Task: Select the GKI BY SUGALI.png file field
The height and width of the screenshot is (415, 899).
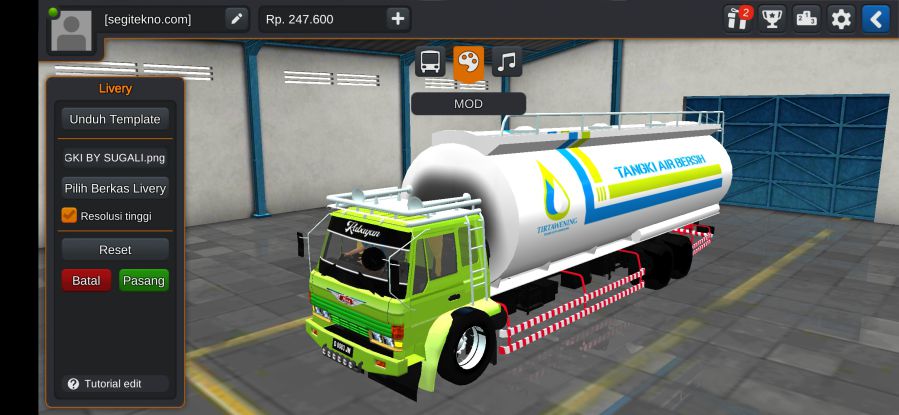Action: tap(114, 157)
